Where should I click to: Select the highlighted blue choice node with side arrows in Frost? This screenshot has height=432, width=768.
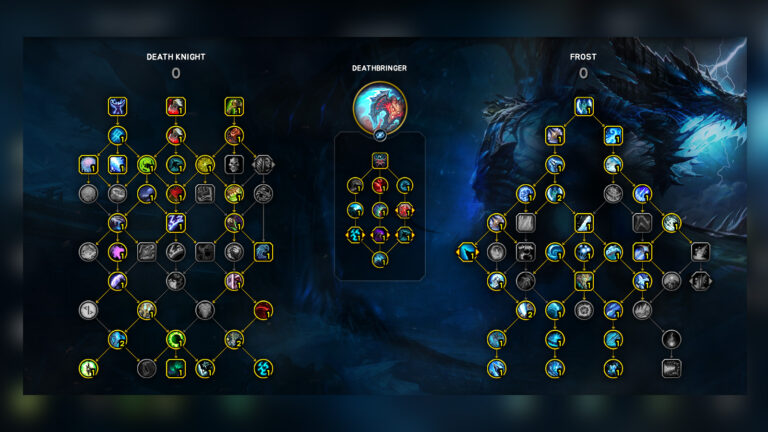pyautogui.click(x=468, y=252)
